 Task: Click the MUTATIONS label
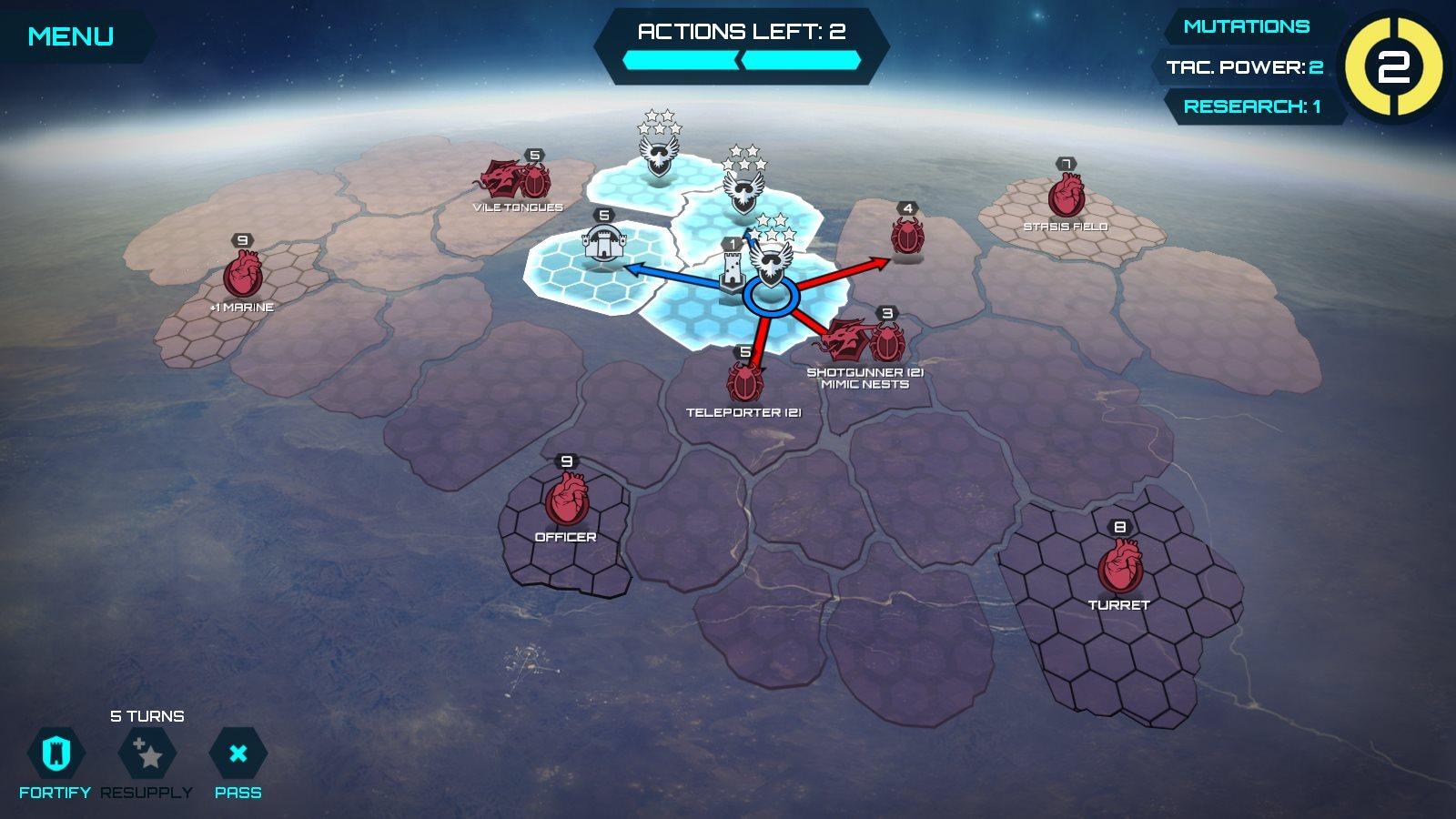(x=1245, y=27)
